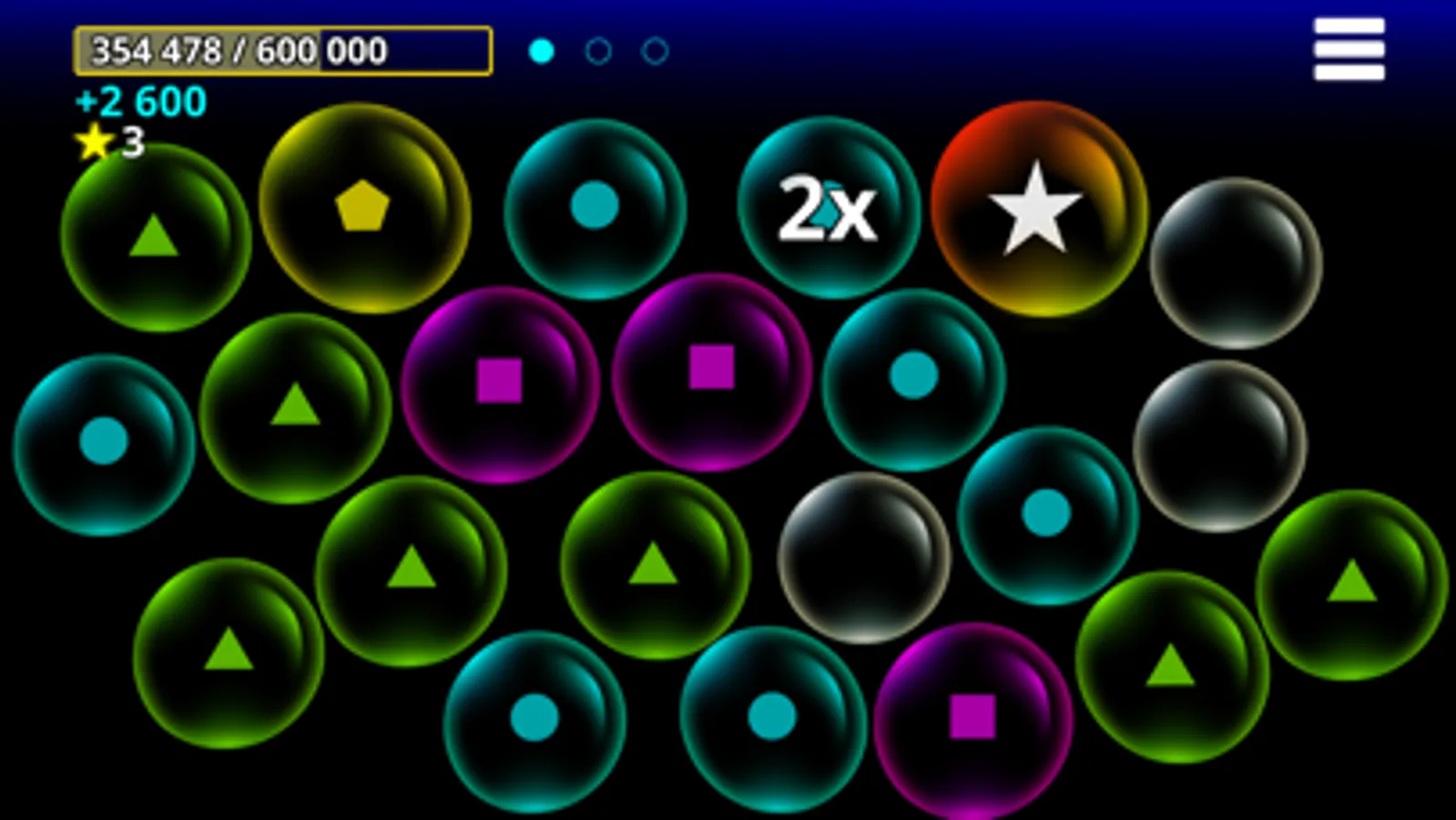
Task: Select the second hollow level indicator dot
Action: point(598,52)
